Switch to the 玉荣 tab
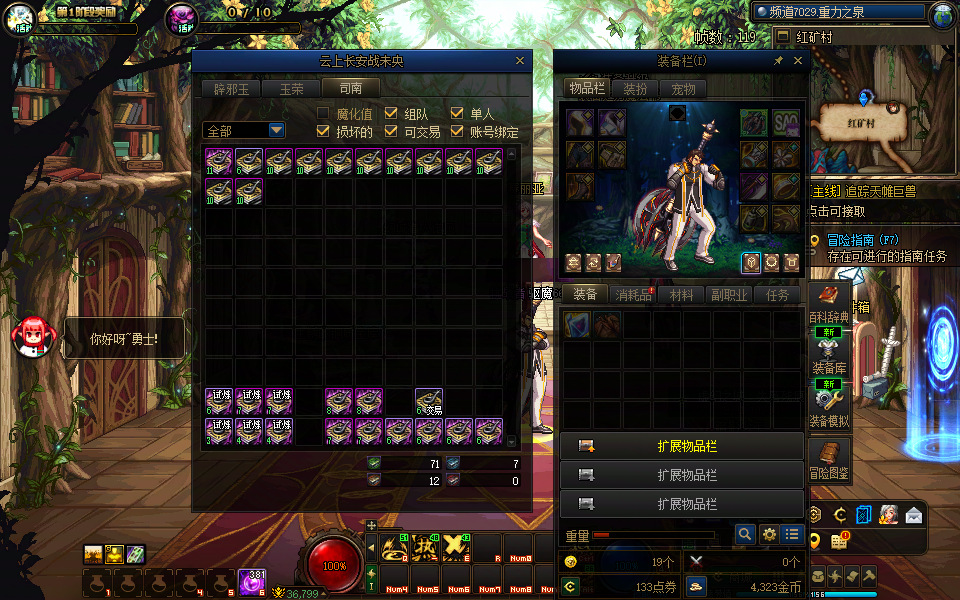The width and height of the screenshot is (960, 600). click(291, 89)
